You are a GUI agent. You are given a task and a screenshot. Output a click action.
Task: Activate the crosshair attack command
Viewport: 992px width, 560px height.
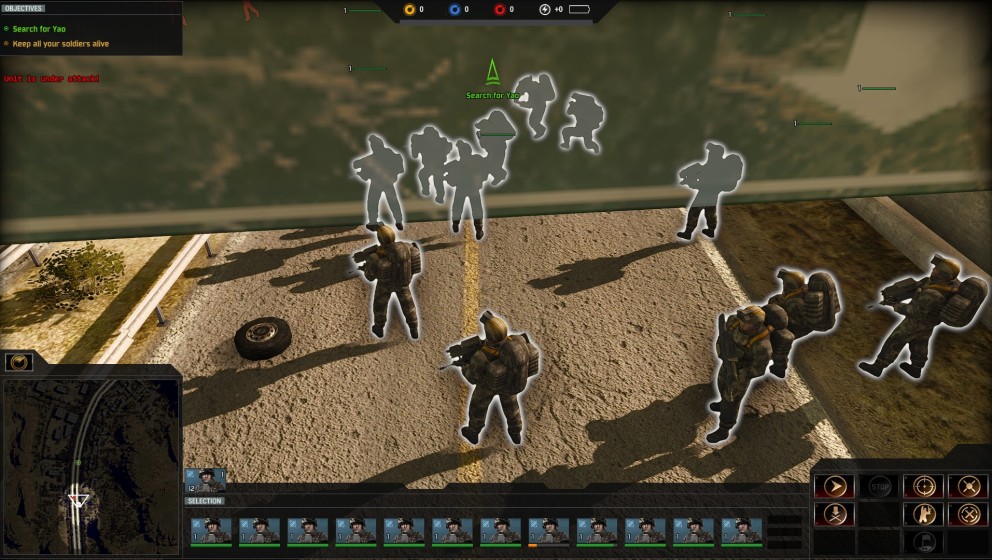pyautogui.click(x=922, y=486)
